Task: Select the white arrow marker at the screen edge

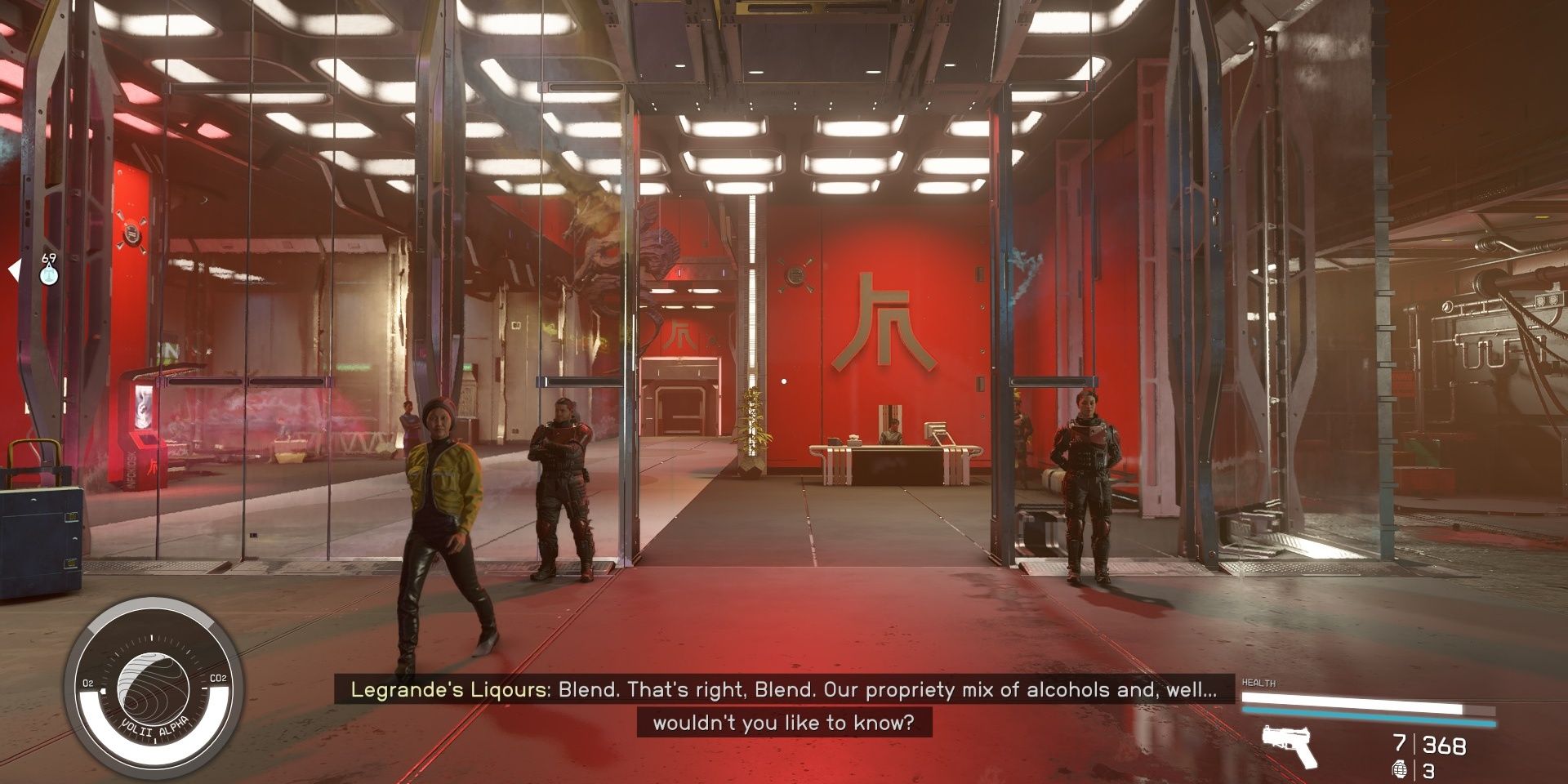Action: 13,272
